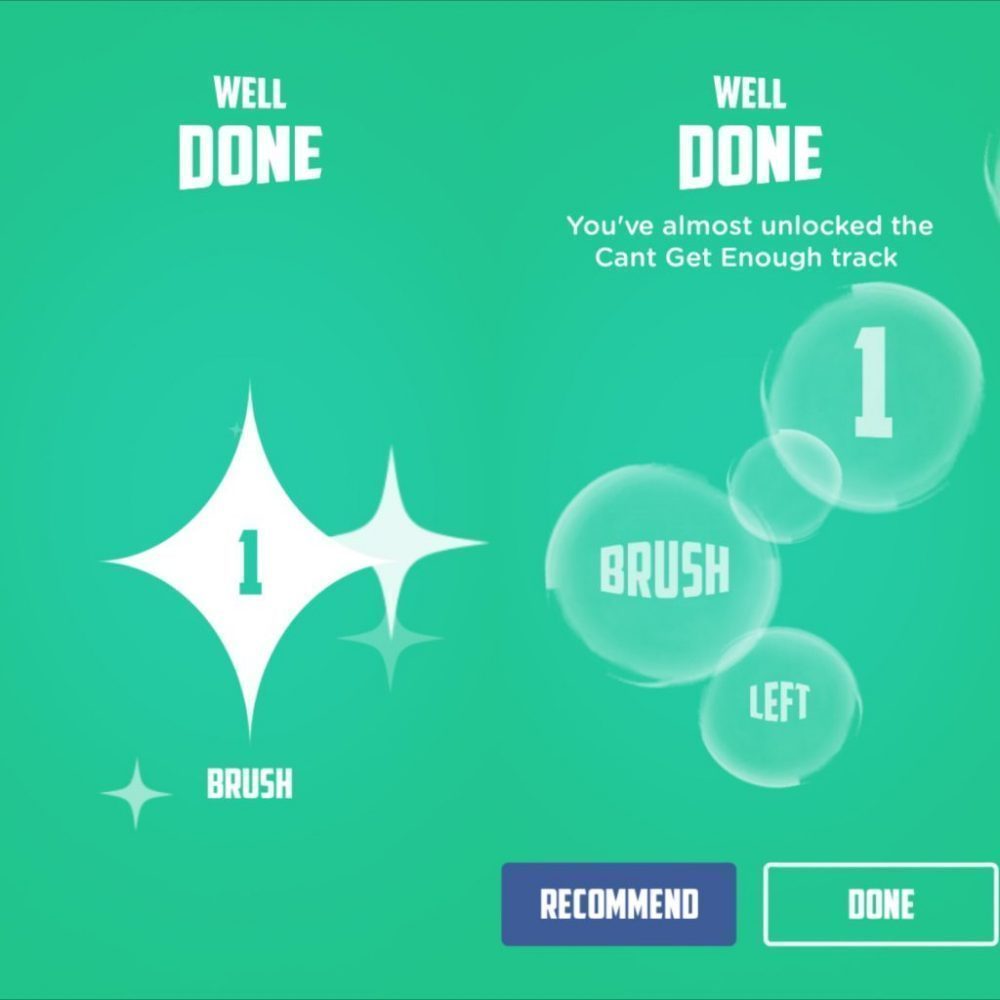Tap the outlined Done button

880,904
